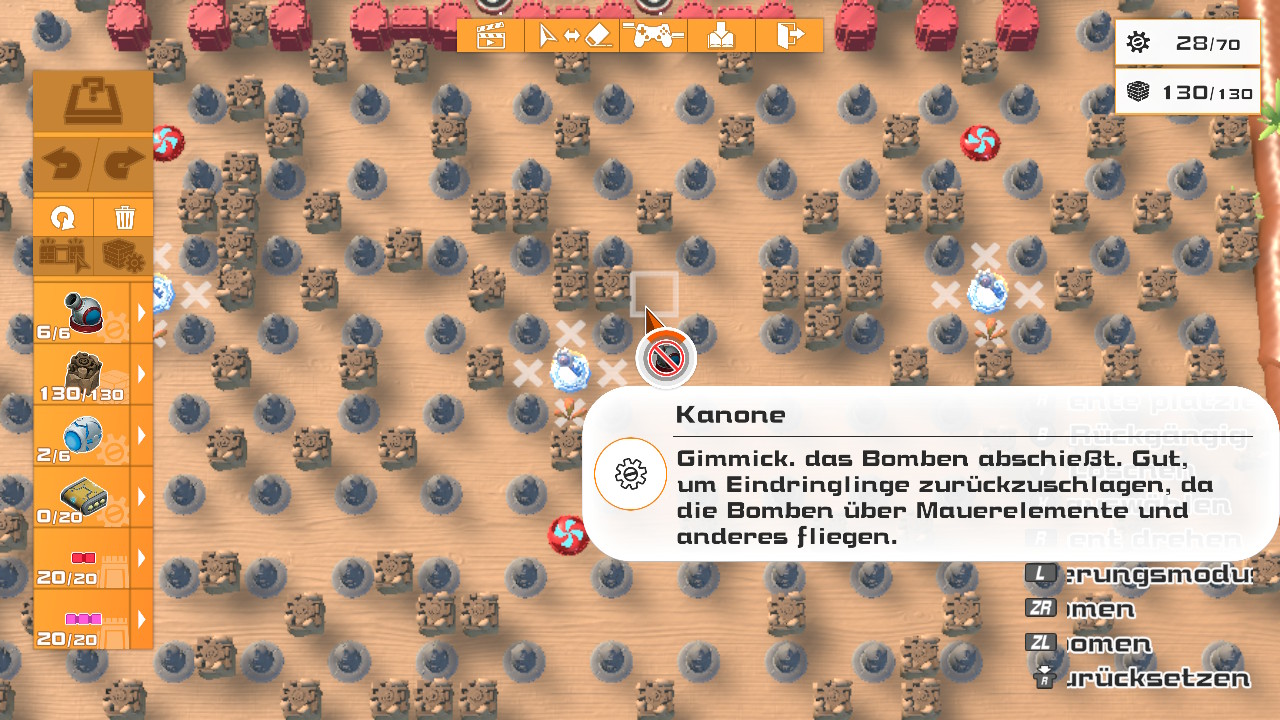Click the undo arrow button

click(65, 165)
